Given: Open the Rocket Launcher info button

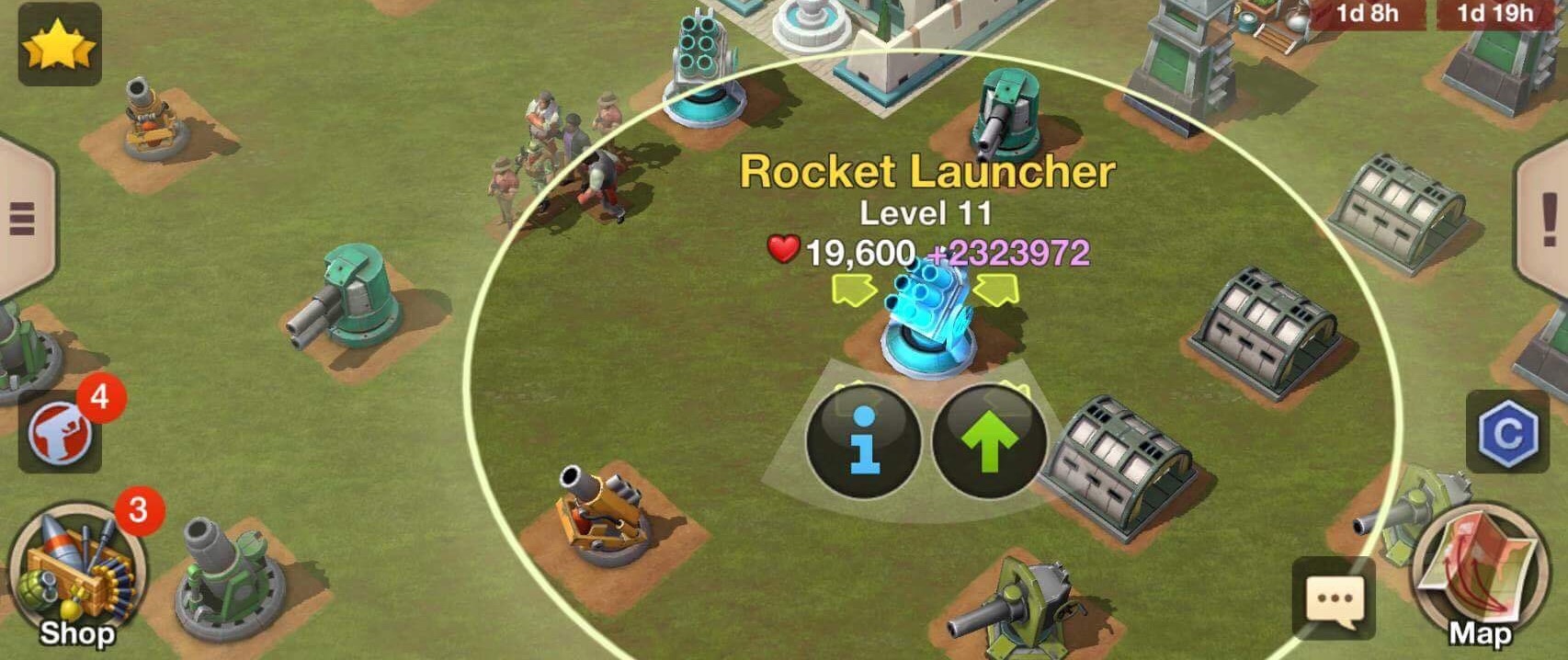Looking at the screenshot, I should (862, 441).
